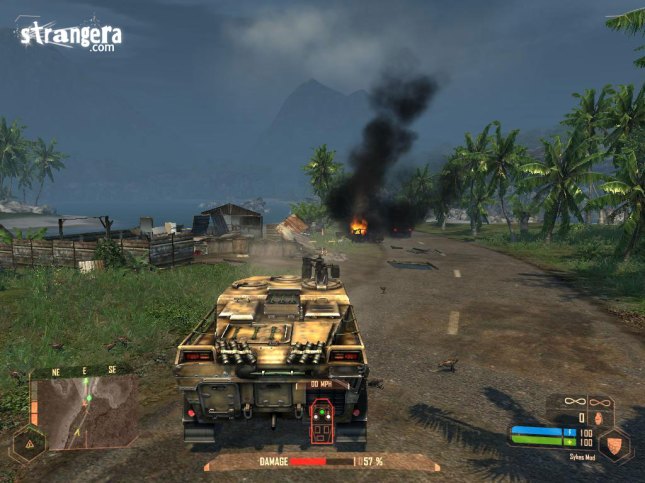This screenshot has width=645, height=483.
Task: Click the red vehicle seat diagram
Action: [x=322, y=420]
